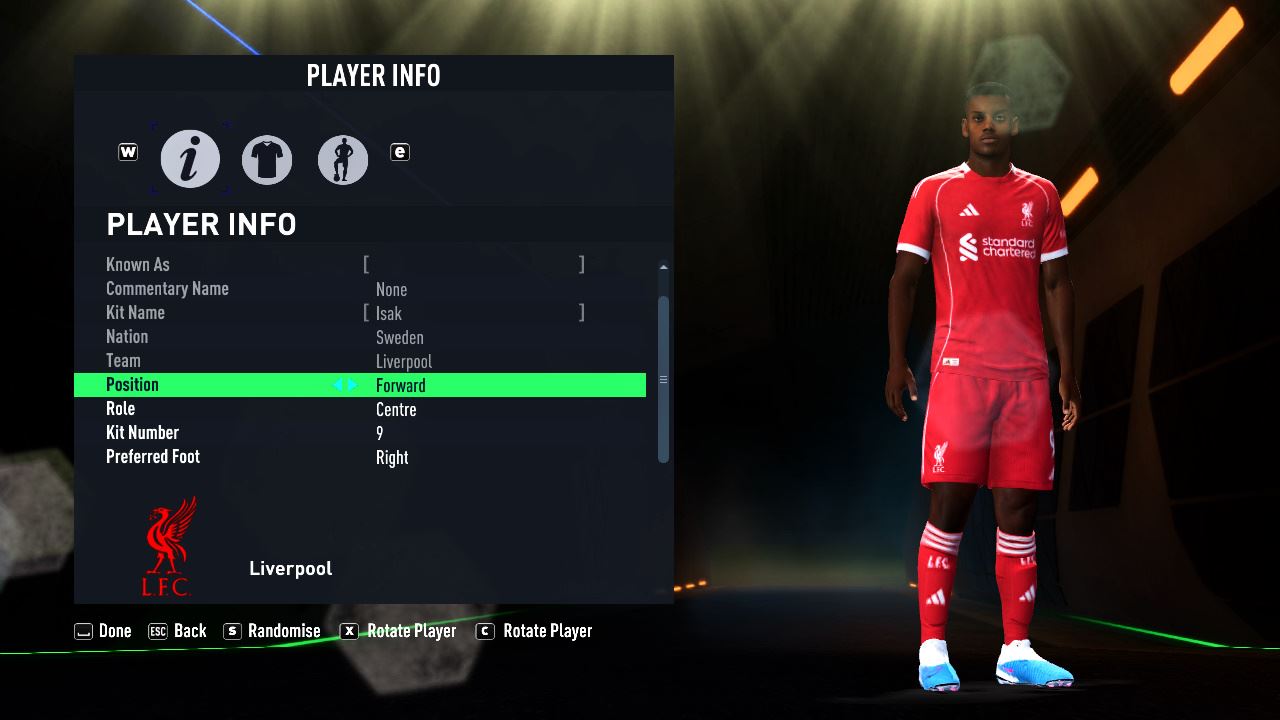This screenshot has width=1280, height=720.
Task: Edit the Kit Name field
Action: [x=474, y=313]
